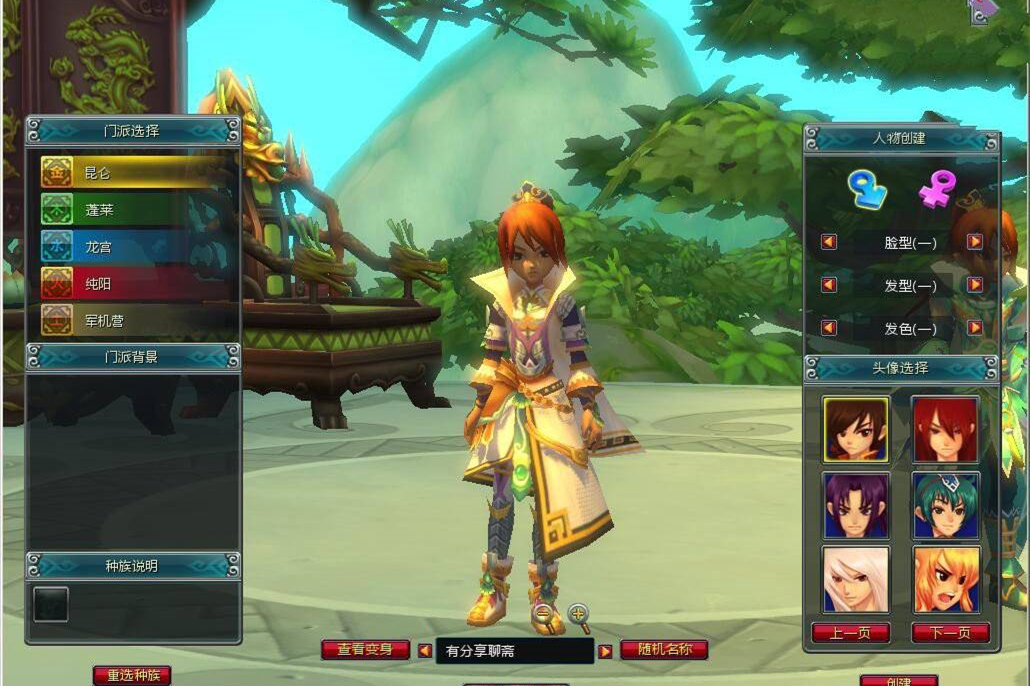Click 重选种族 to reselect race
This screenshot has width=1030, height=686.
[131, 676]
